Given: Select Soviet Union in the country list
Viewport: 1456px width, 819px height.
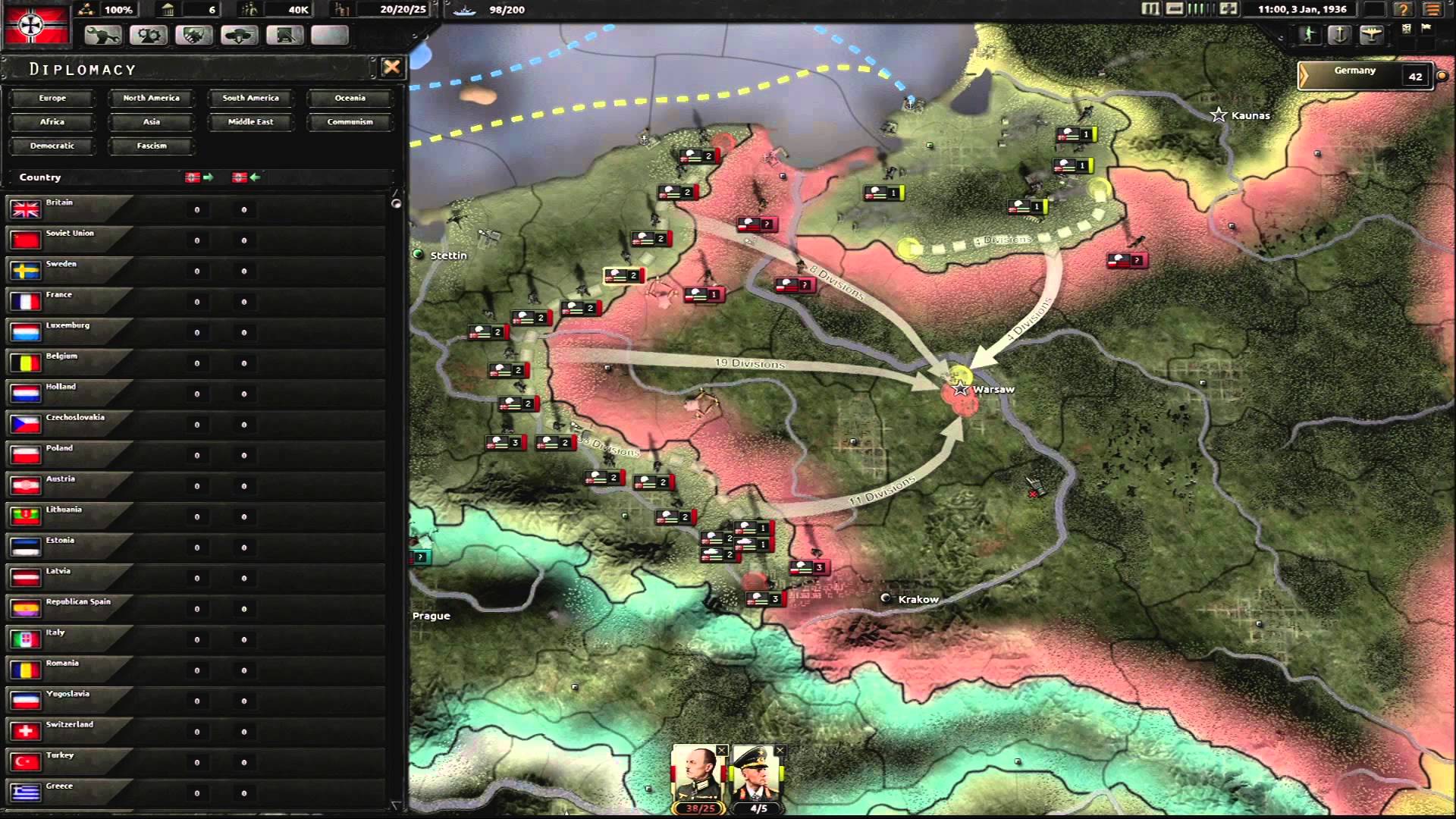Looking at the screenshot, I should coord(68,240).
